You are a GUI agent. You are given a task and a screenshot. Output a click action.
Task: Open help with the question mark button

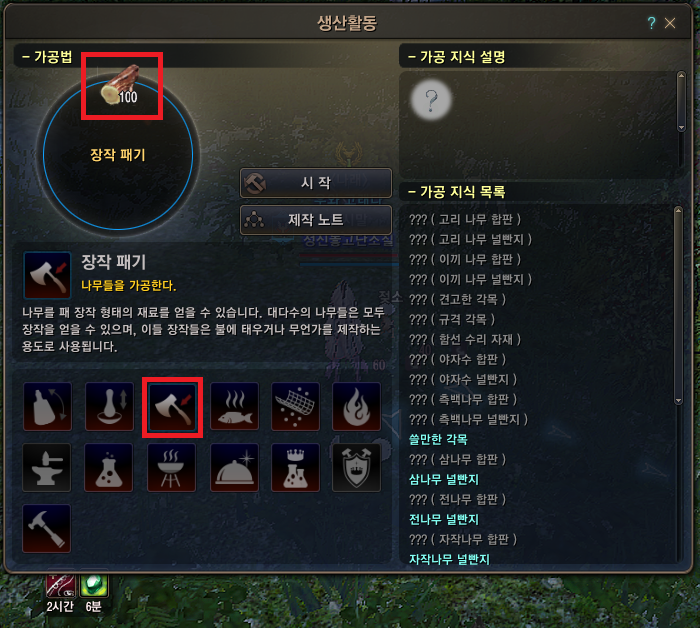click(x=651, y=22)
